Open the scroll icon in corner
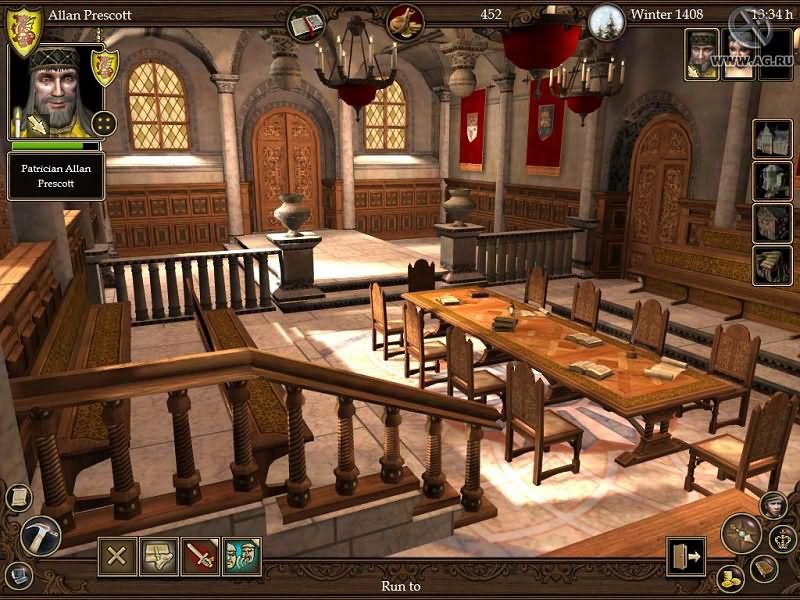This screenshot has width=800, height=600. 19,497
